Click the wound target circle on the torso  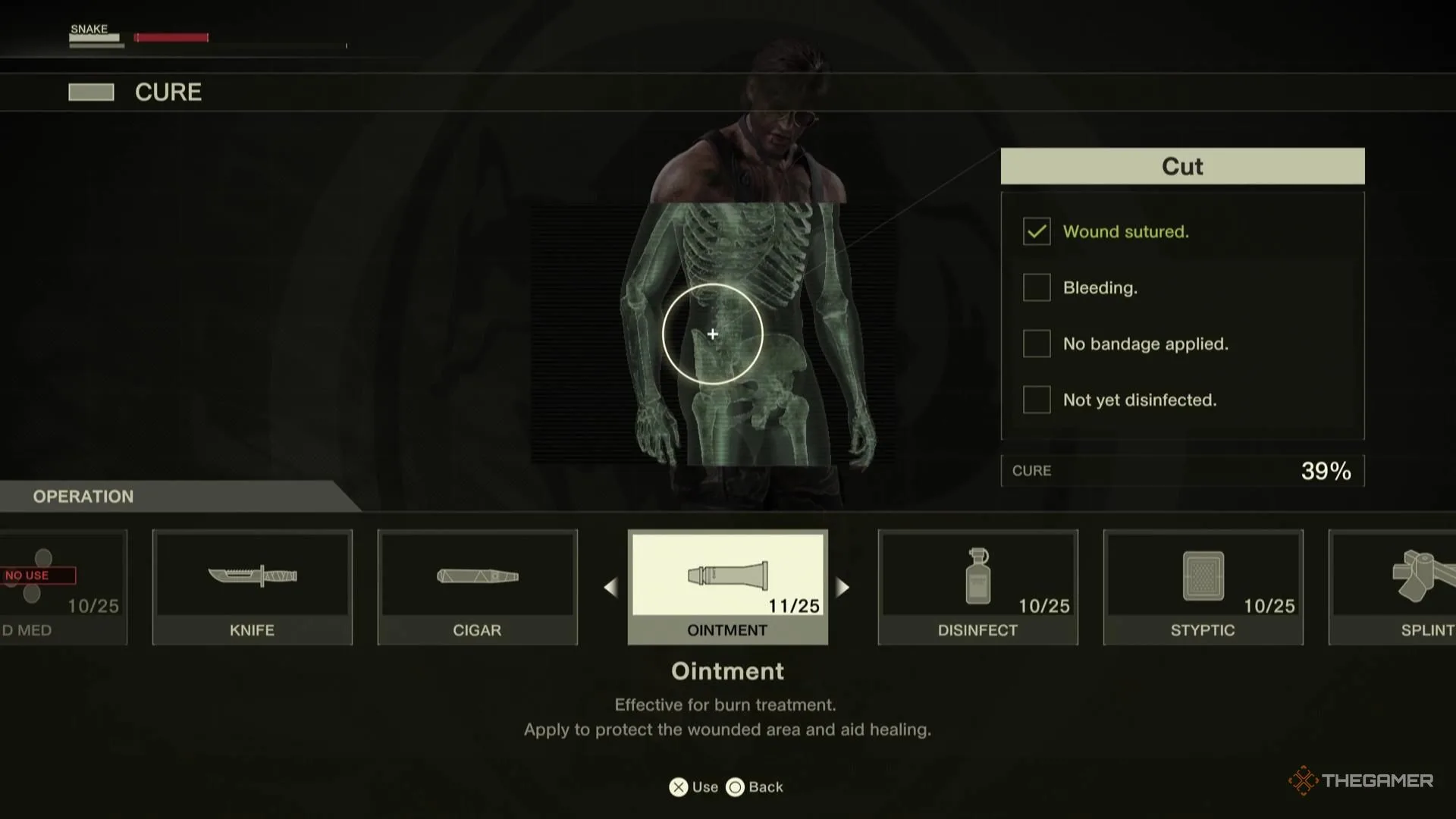pyautogui.click(x=713, y=334)
